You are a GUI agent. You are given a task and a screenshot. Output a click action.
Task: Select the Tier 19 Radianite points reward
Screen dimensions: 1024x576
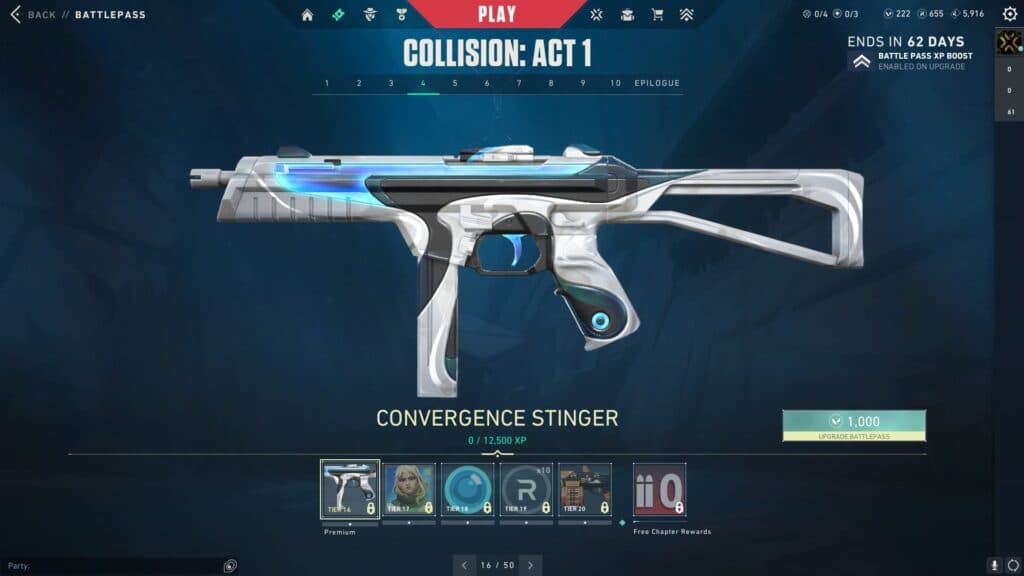(526, 490)
